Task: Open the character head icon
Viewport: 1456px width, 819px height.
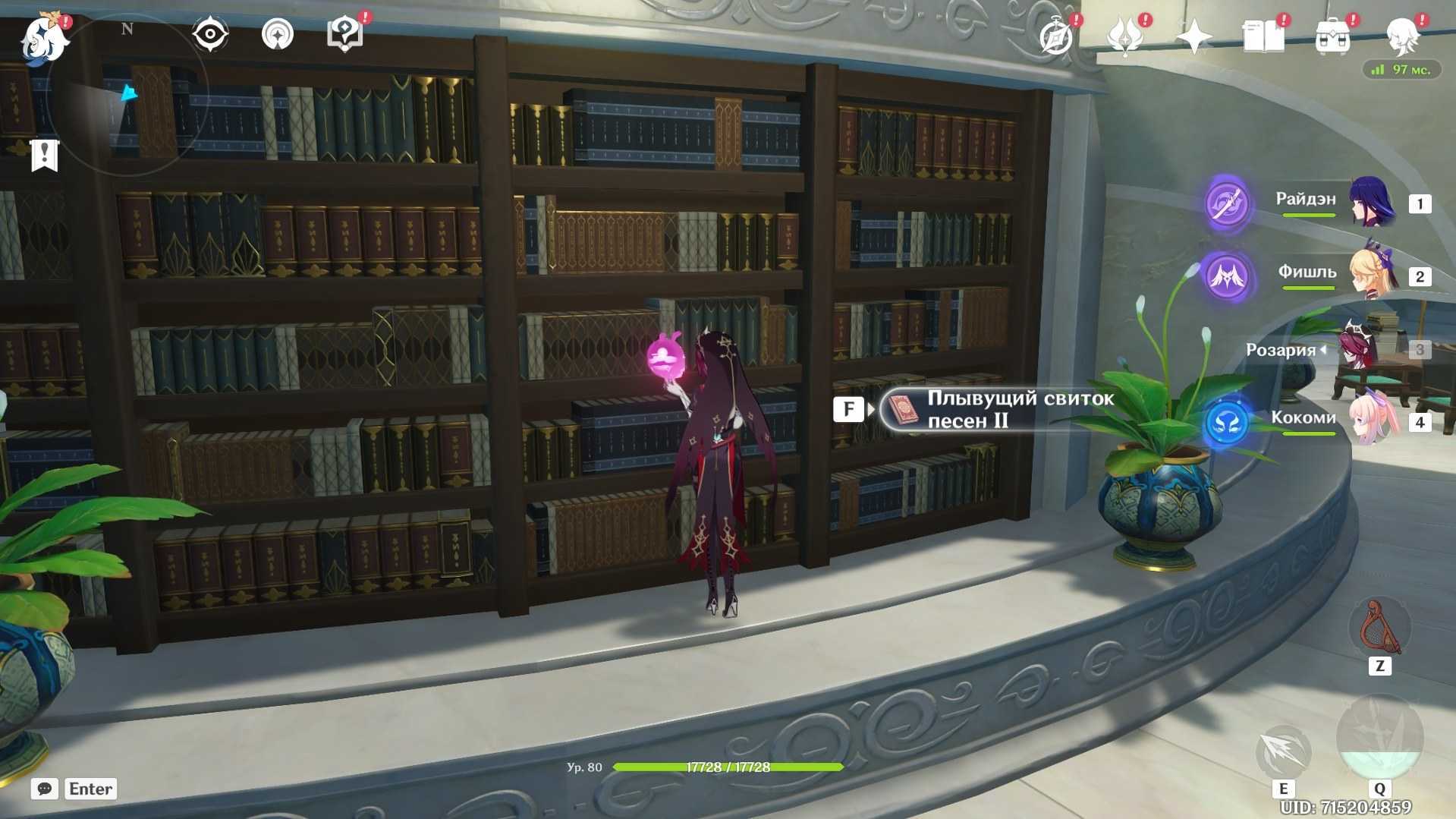Action: [1402, 36]
